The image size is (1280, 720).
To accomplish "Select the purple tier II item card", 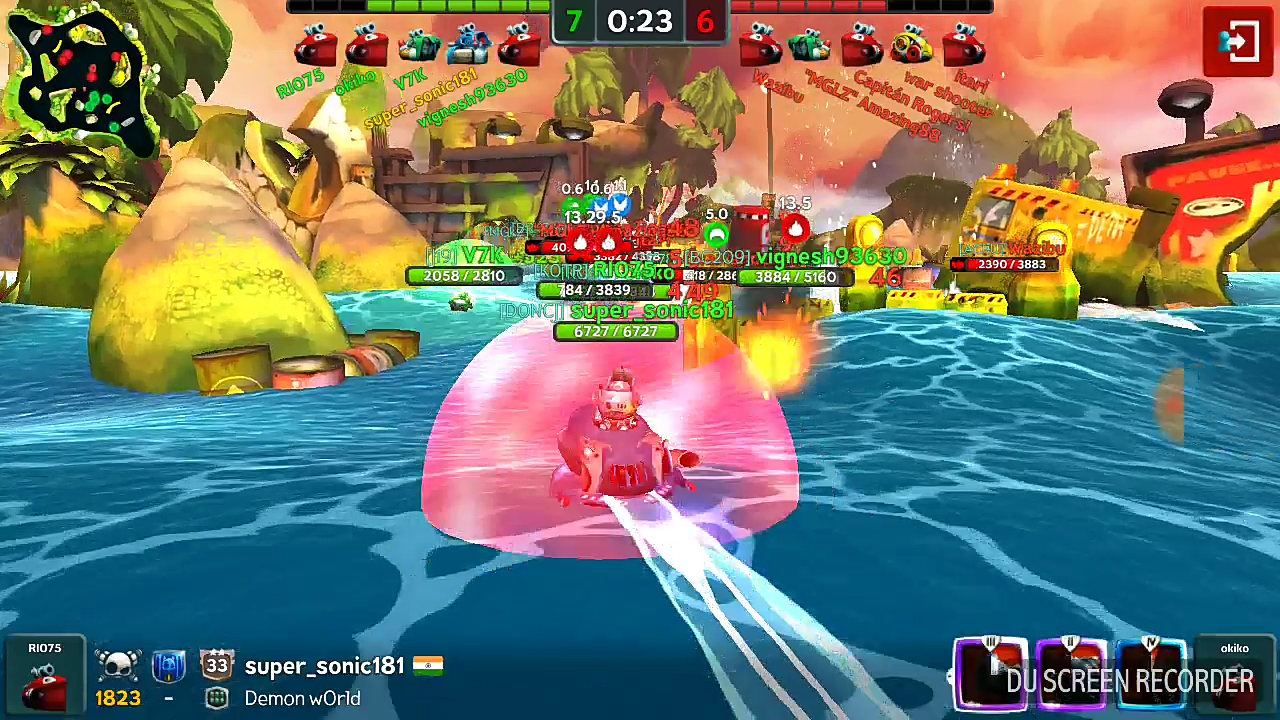I will coord(1071,673).
